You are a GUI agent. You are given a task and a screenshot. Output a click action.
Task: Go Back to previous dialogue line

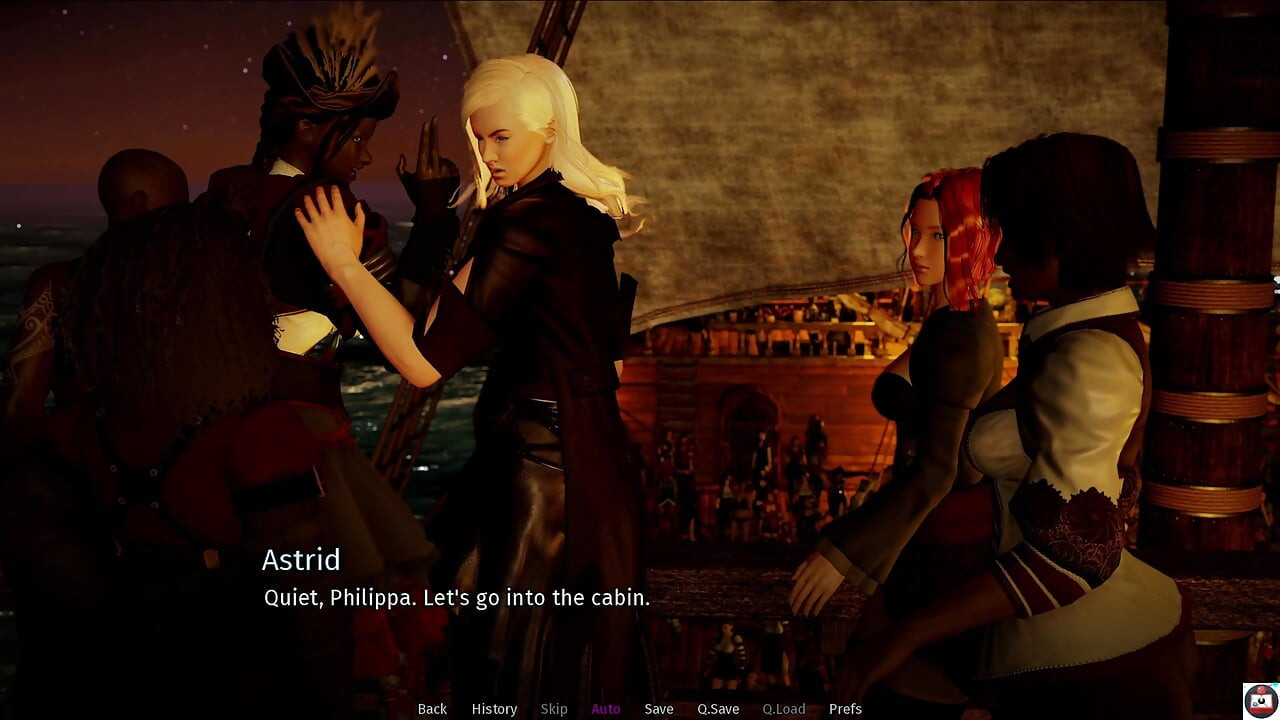432,709
